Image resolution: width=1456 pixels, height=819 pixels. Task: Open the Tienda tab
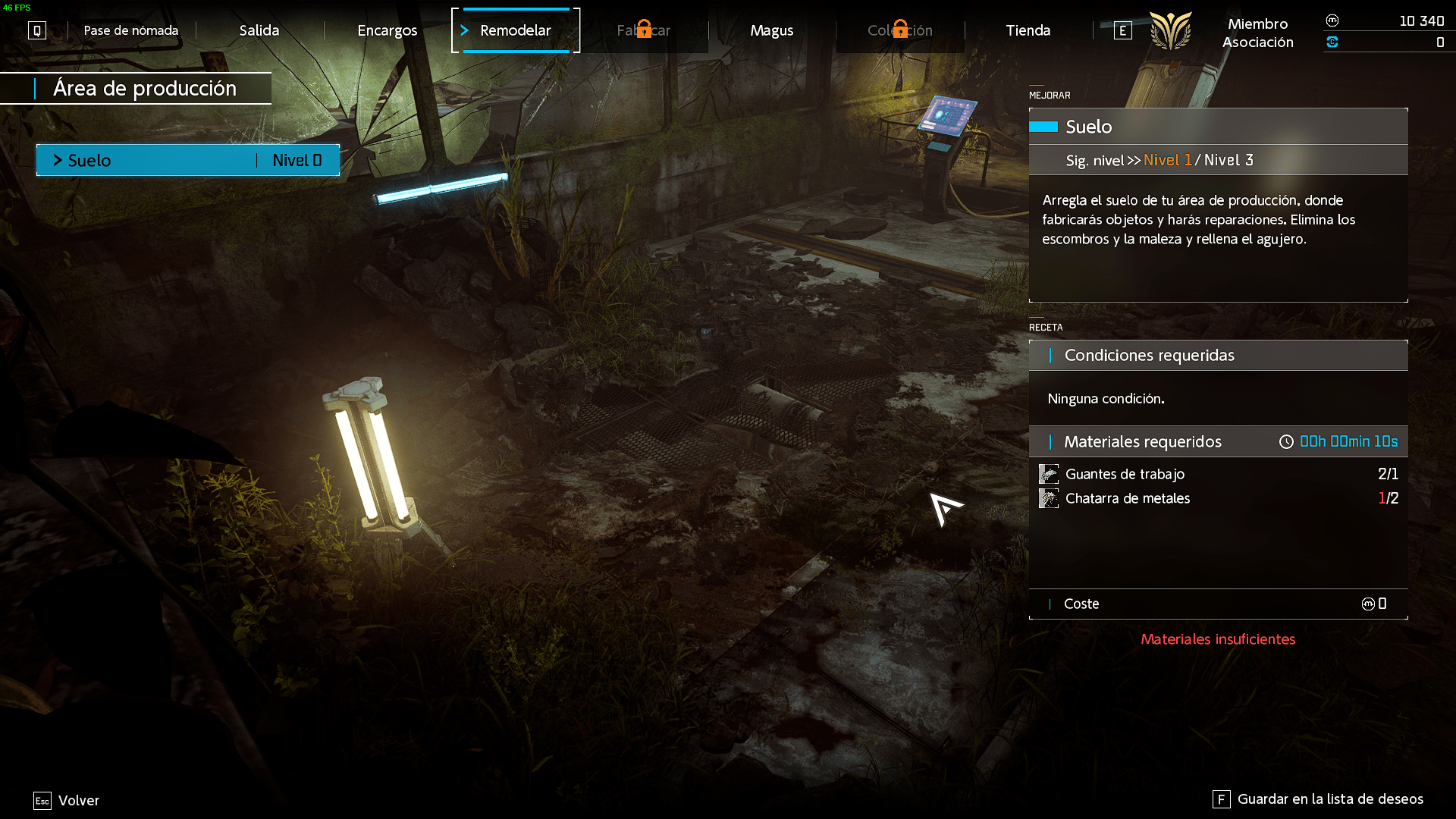click(x=1028, y=30)
